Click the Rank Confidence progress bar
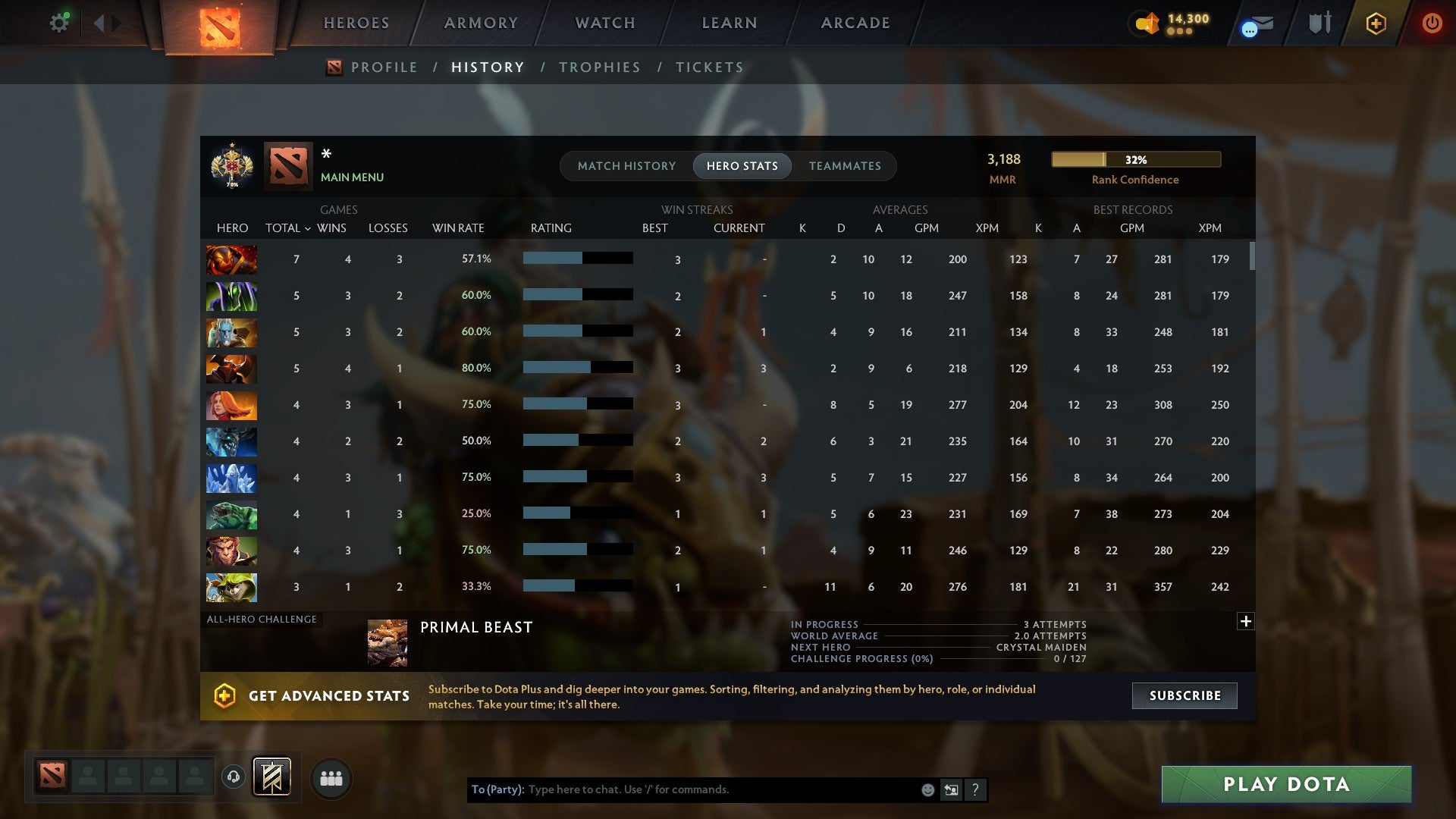Screen dimensions: 1456x819 point(1134,159)
